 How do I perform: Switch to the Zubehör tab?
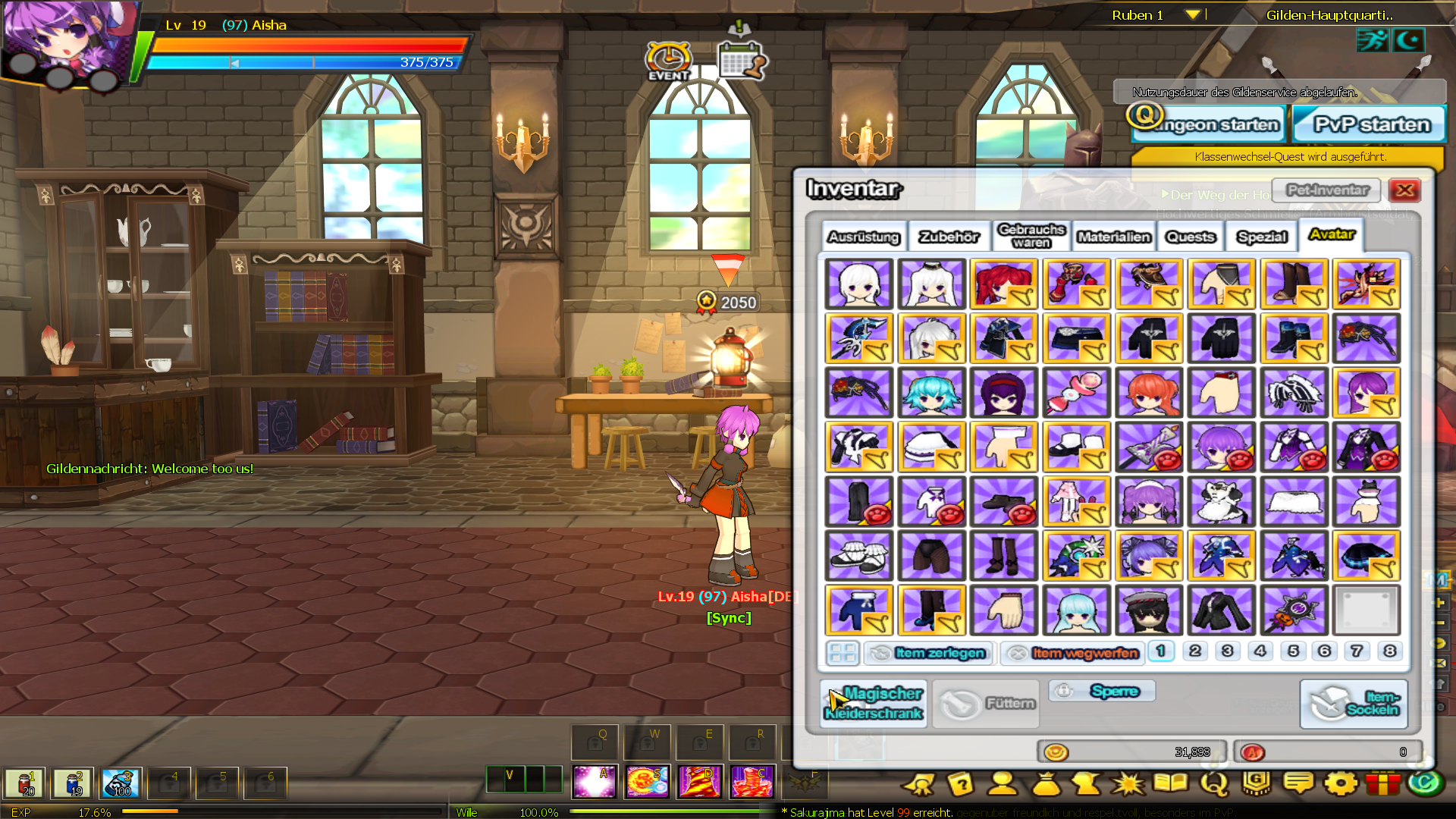(949, 237)
